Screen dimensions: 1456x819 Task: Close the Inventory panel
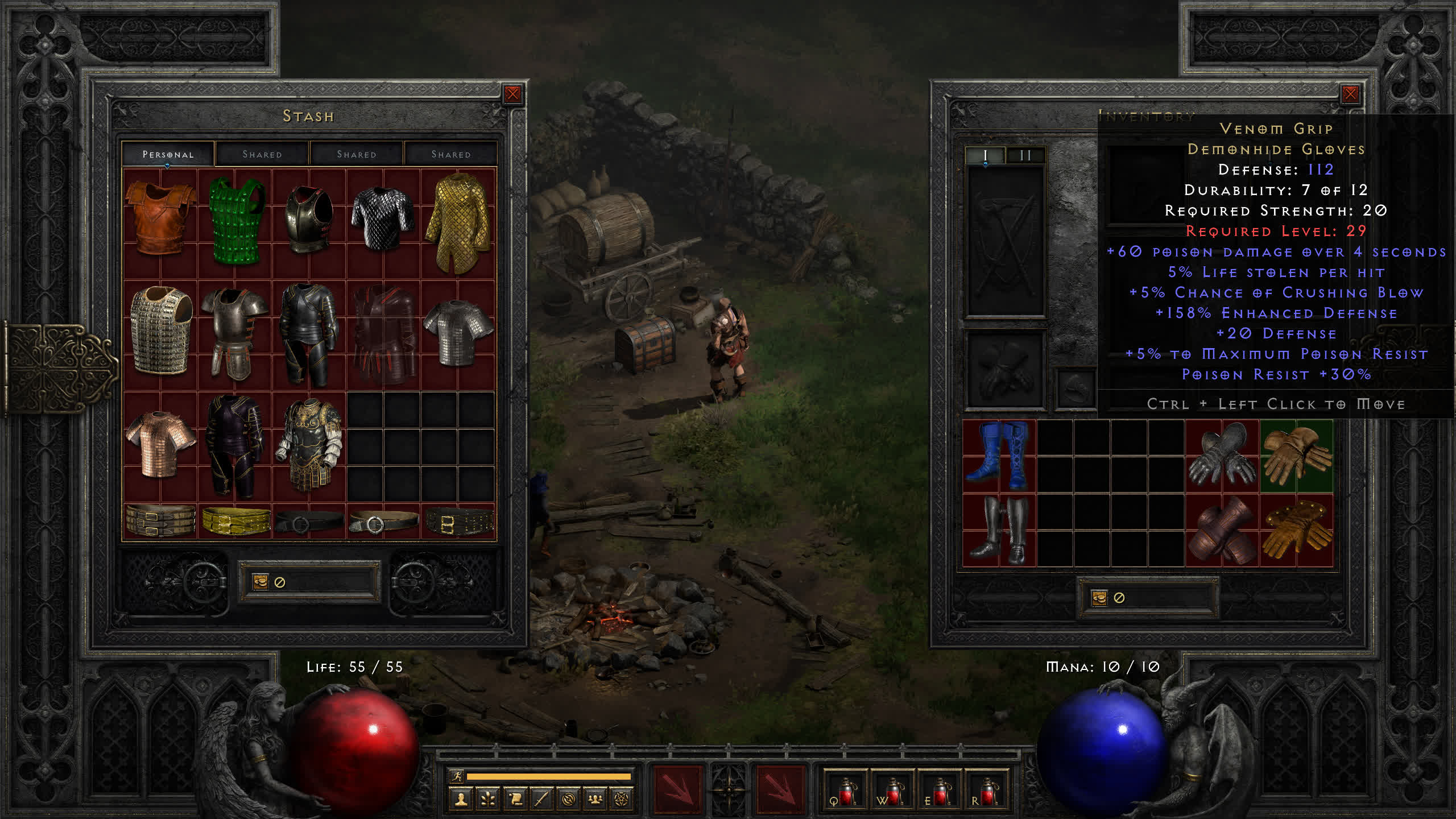[x=1350, y=94]
